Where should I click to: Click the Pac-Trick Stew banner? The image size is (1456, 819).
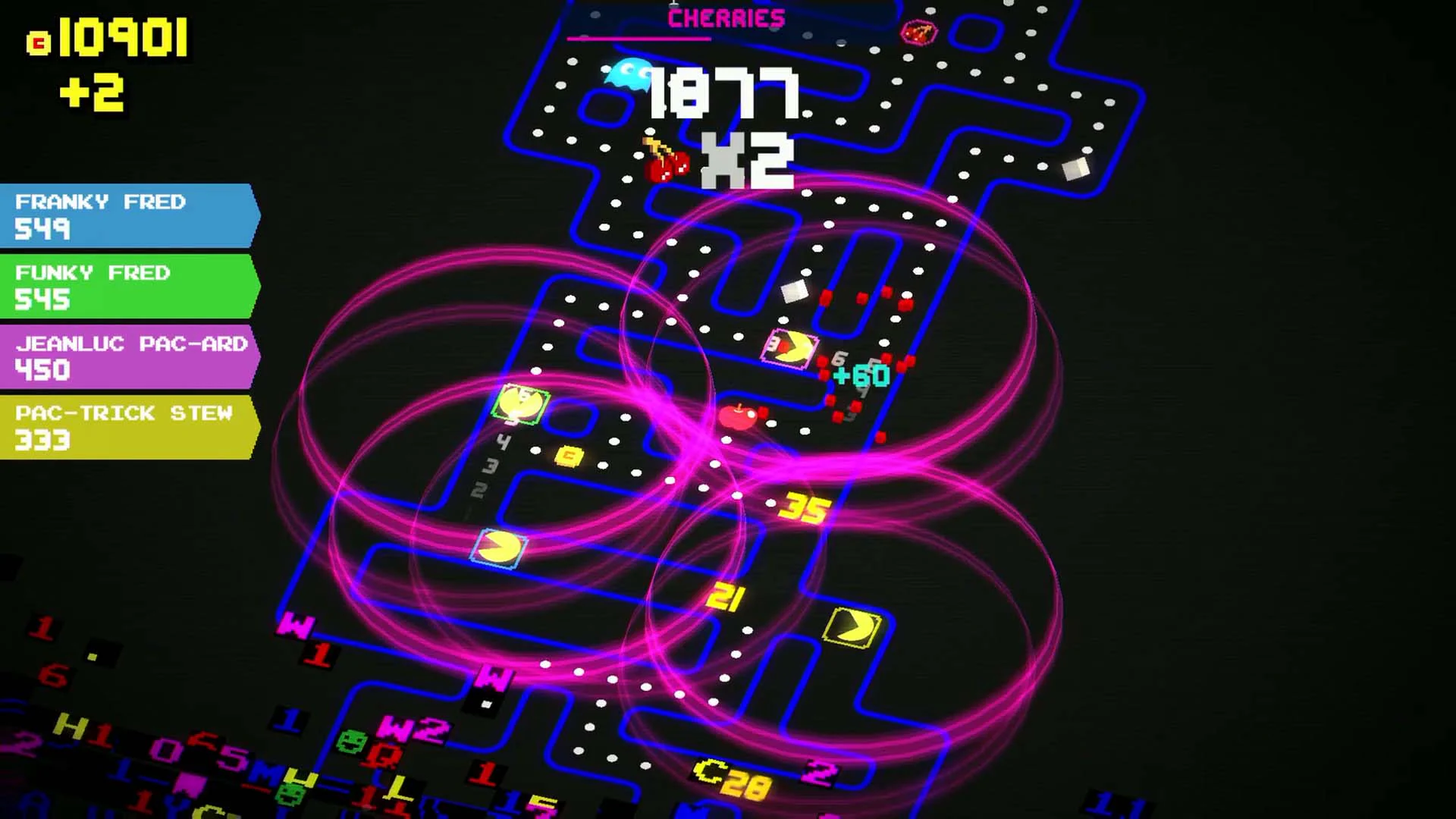125,426
